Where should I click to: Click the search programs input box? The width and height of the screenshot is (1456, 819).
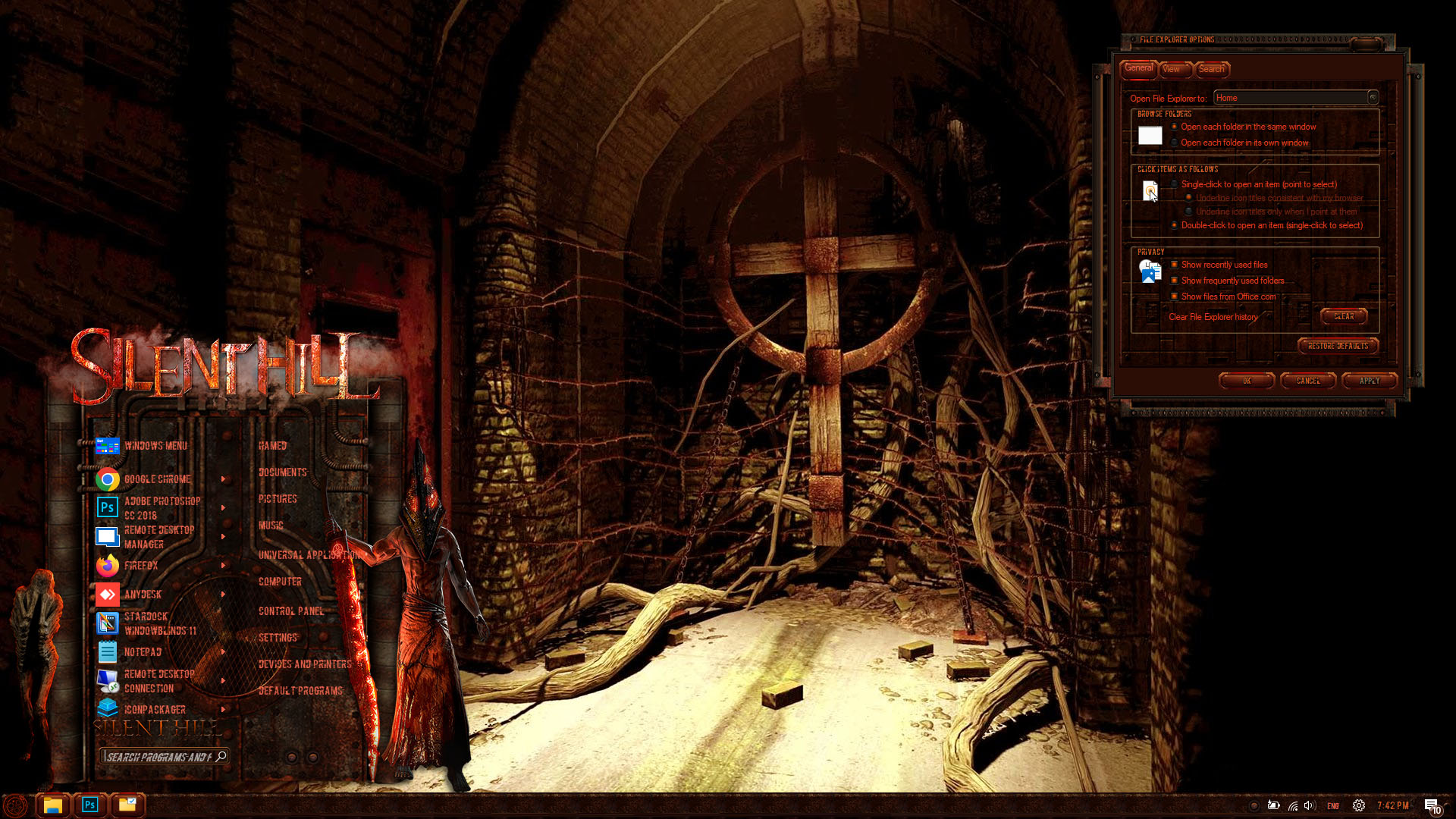[159, 757]
